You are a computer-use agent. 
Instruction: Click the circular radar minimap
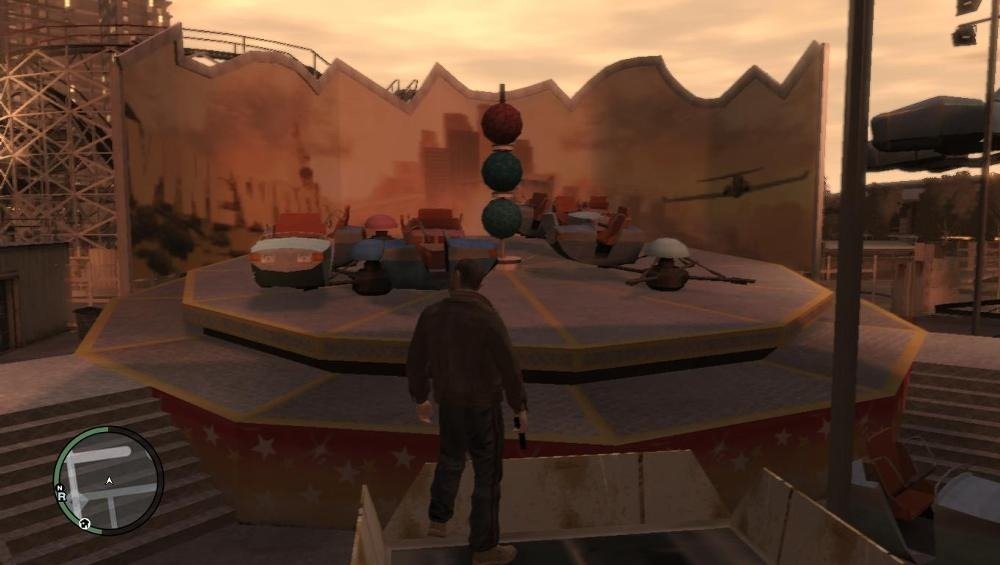pos(108,481)
